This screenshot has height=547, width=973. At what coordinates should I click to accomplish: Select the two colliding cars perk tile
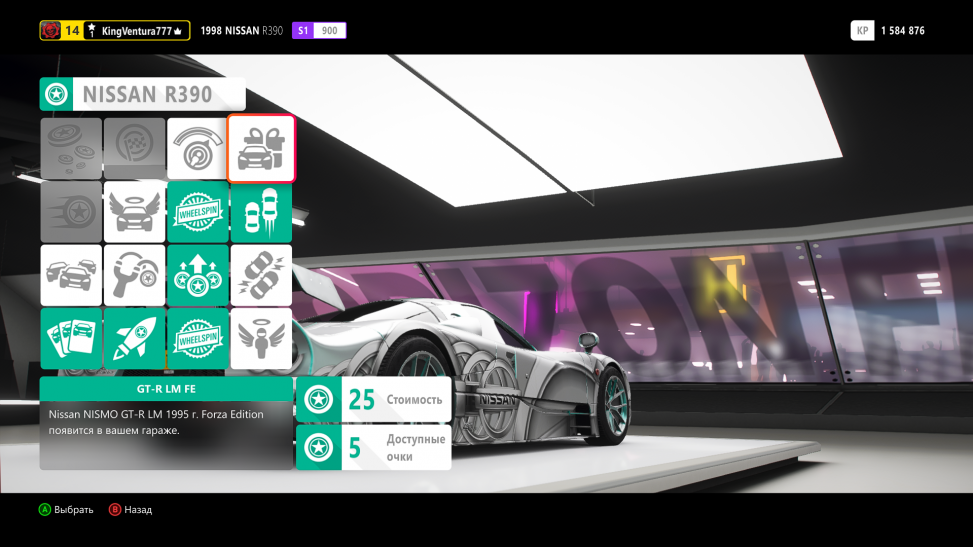coord(261,275)
